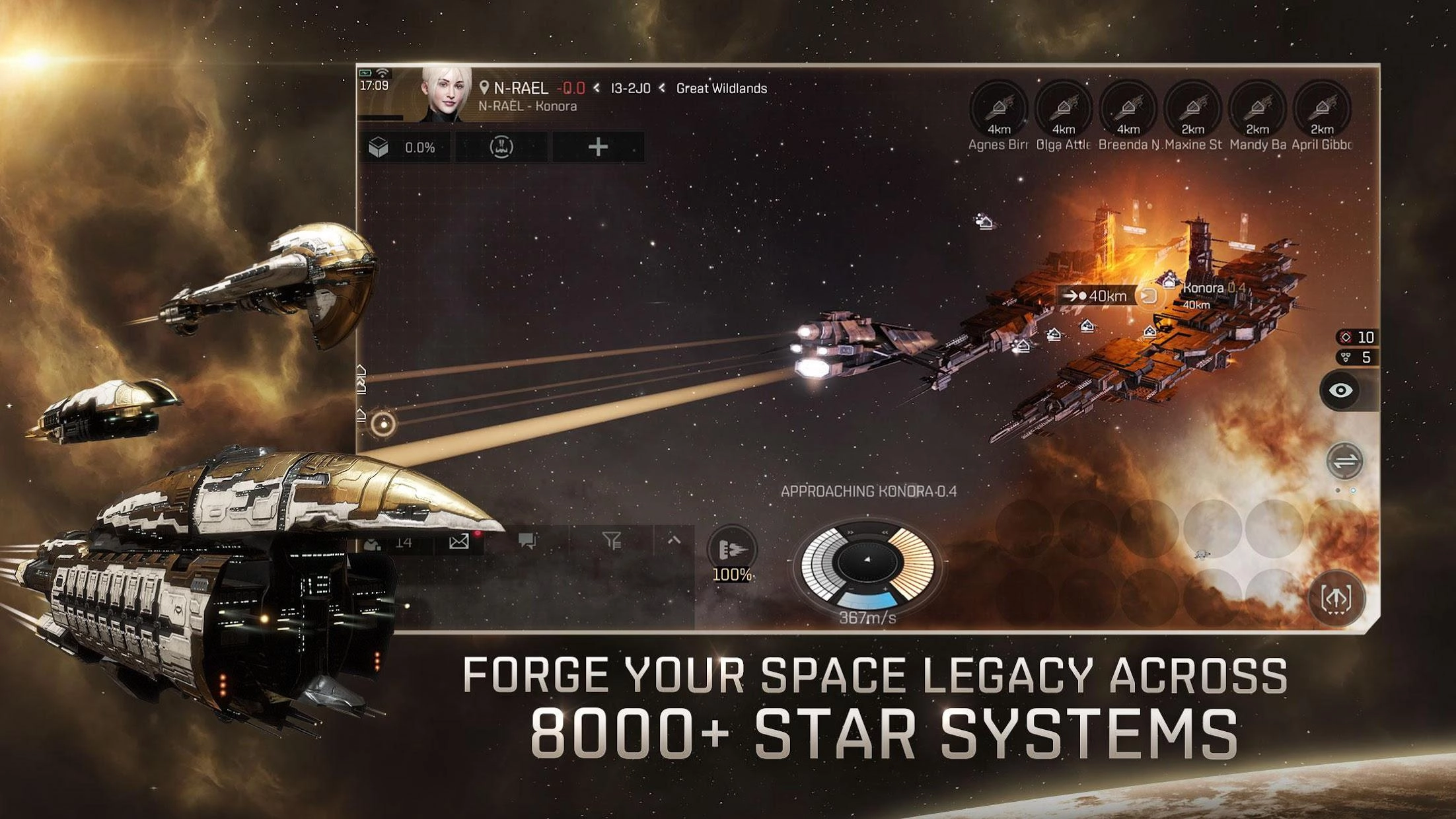Click the plus add-shortcut button
Screen dimensions: 1456x819
coord(597,147)
